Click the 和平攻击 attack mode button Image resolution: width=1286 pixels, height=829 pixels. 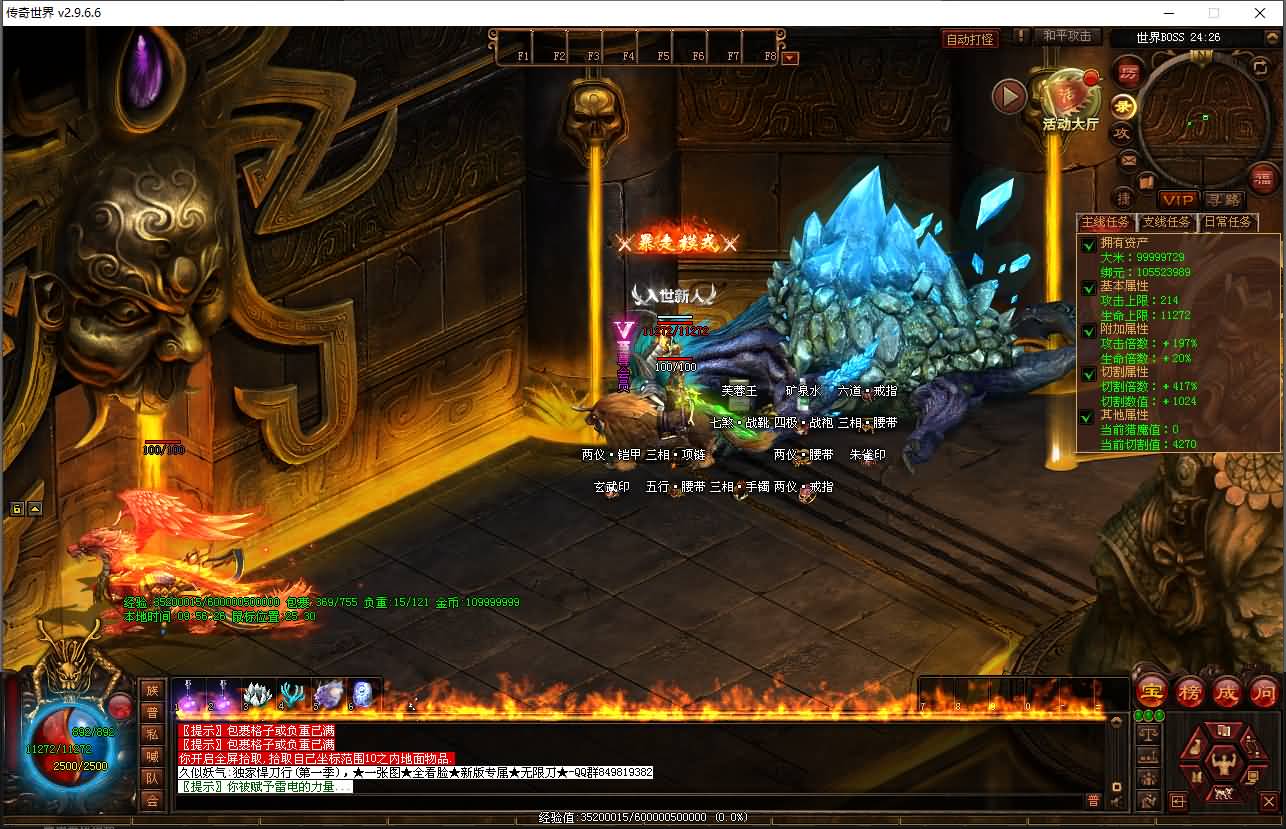(1067, 36)
